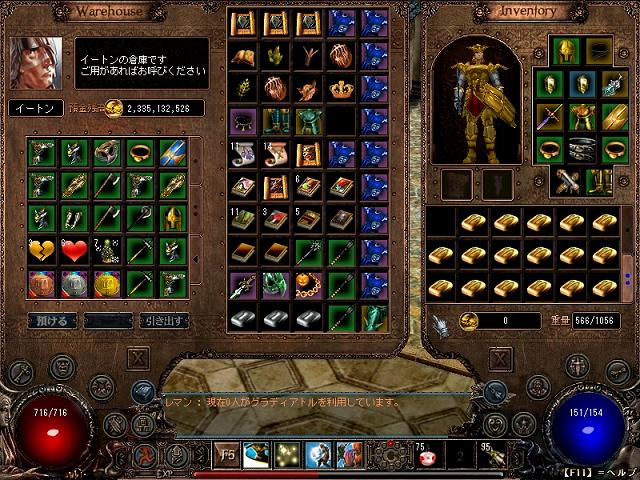Click the equipped sword weapon slot
Image resolution: width=640 pixels, height=480 pixels.
[549, 116]
